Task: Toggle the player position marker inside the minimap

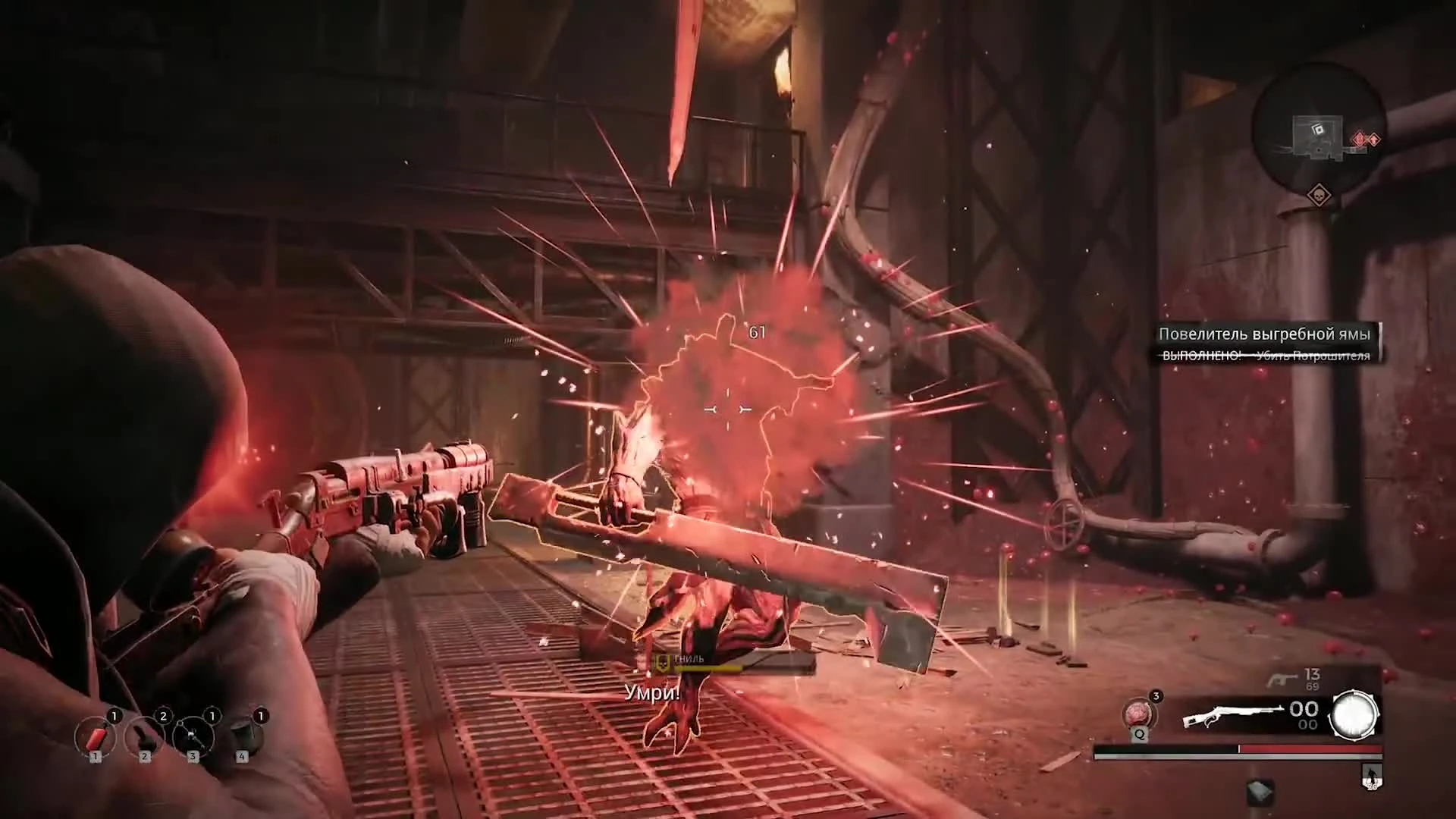Action: (1317, 130)
